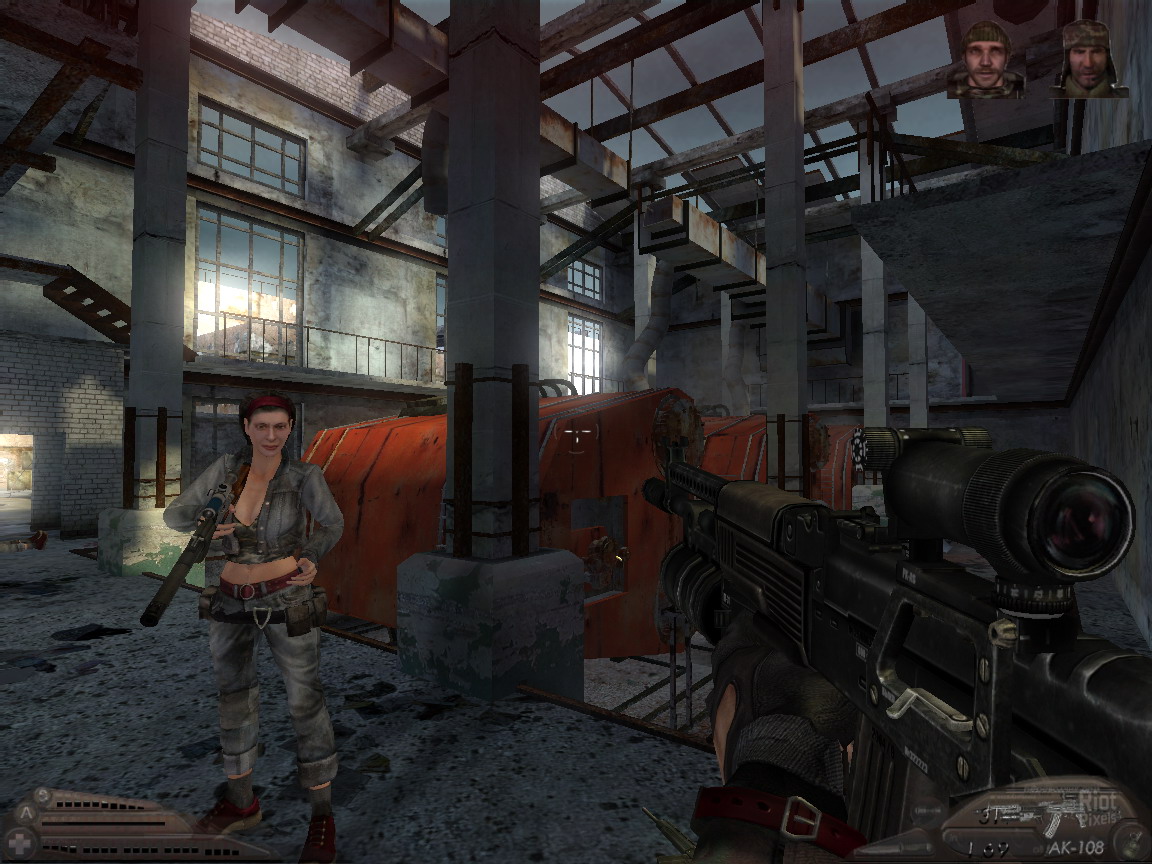
Task: Click the medical cross health icon
Action: (x=20, y=843)
